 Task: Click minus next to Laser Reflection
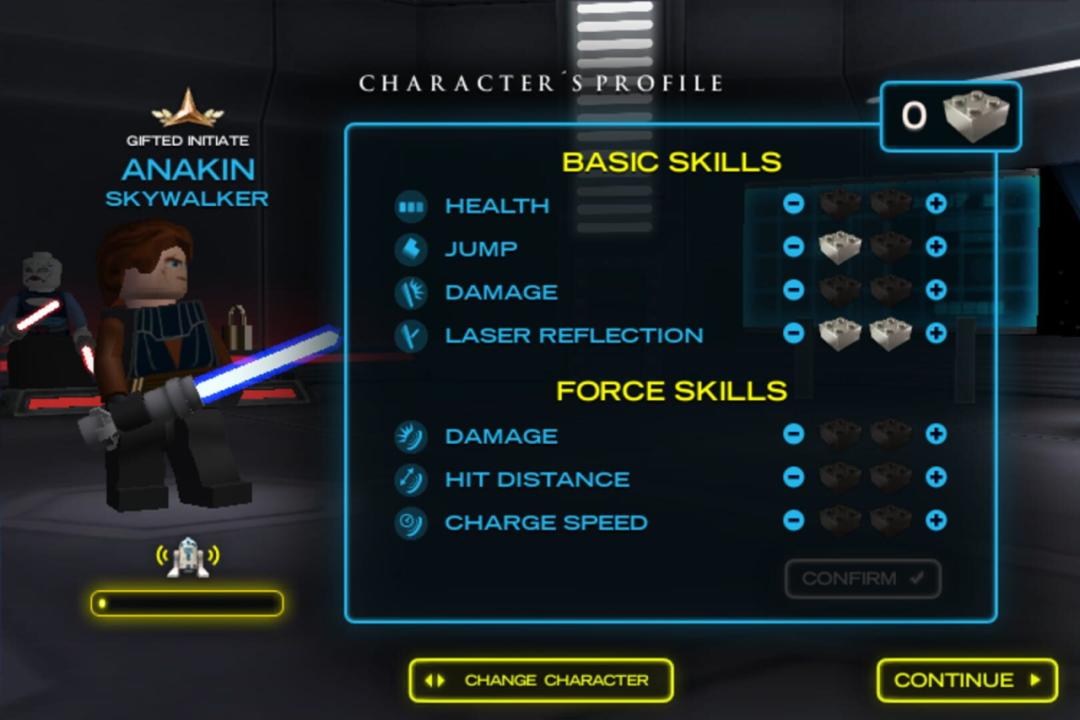coord(793,333)
